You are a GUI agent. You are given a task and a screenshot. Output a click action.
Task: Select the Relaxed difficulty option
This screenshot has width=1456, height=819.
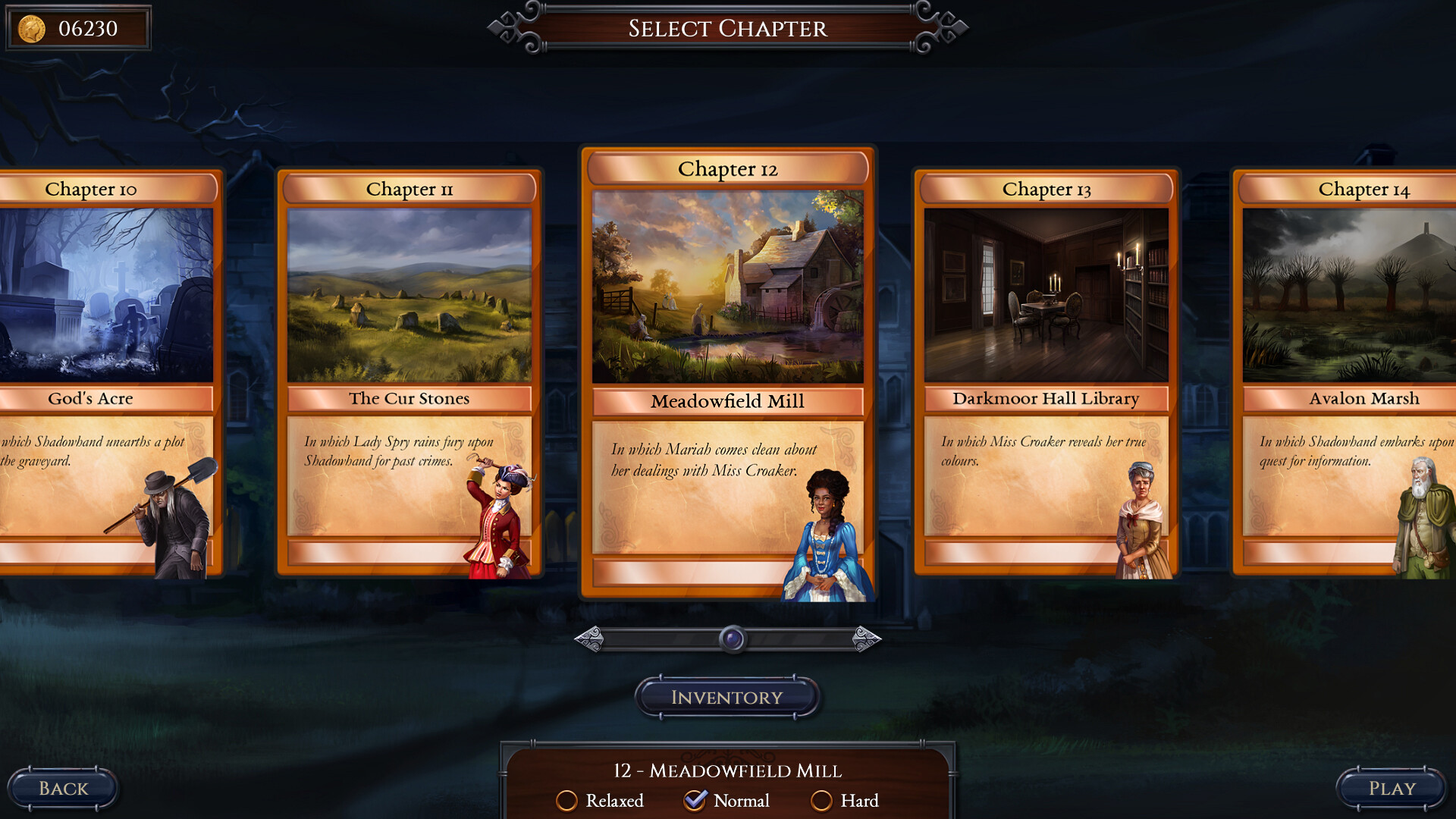point(566,801)
